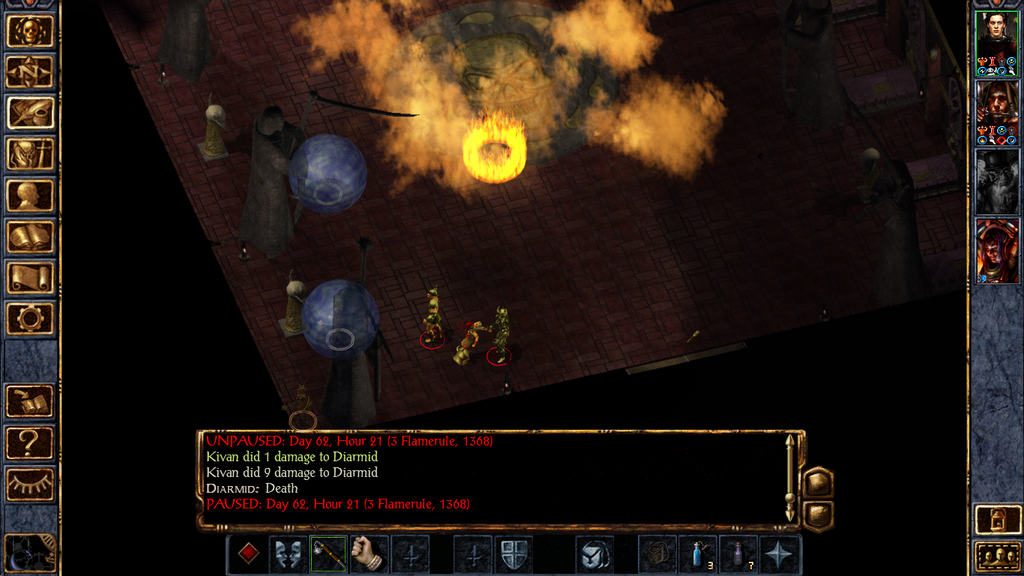This screenshot has height=576, width=1024.
Task: Use the blue potion quick item
Action: pyautogui.click(x=698, y=554)
